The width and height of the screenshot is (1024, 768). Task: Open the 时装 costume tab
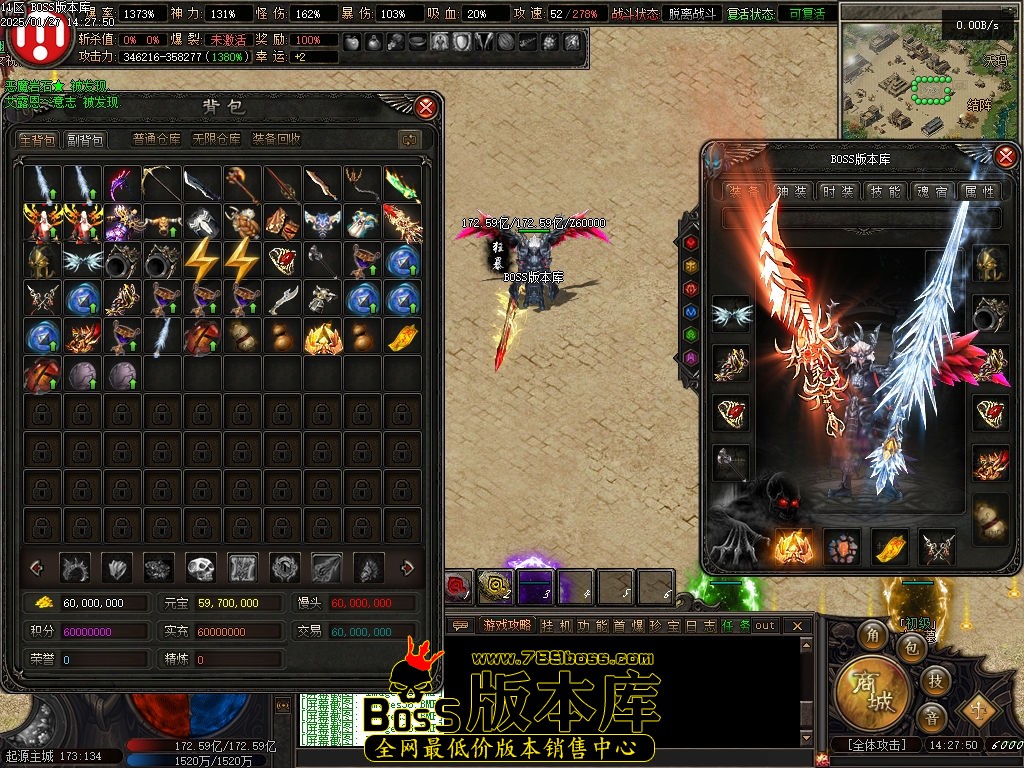[x=836, y=191]
